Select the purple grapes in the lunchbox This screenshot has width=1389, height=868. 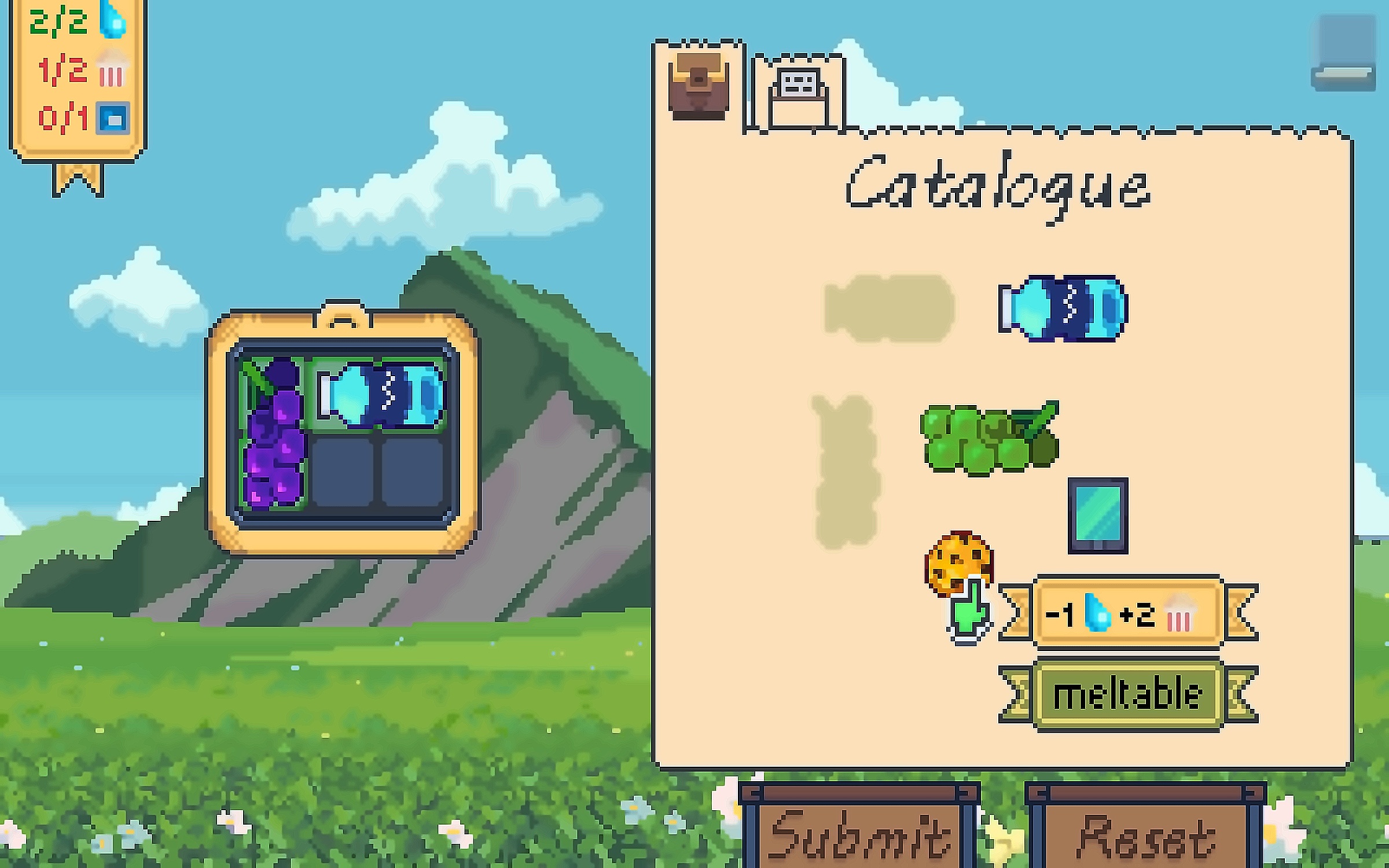point(273,434)
